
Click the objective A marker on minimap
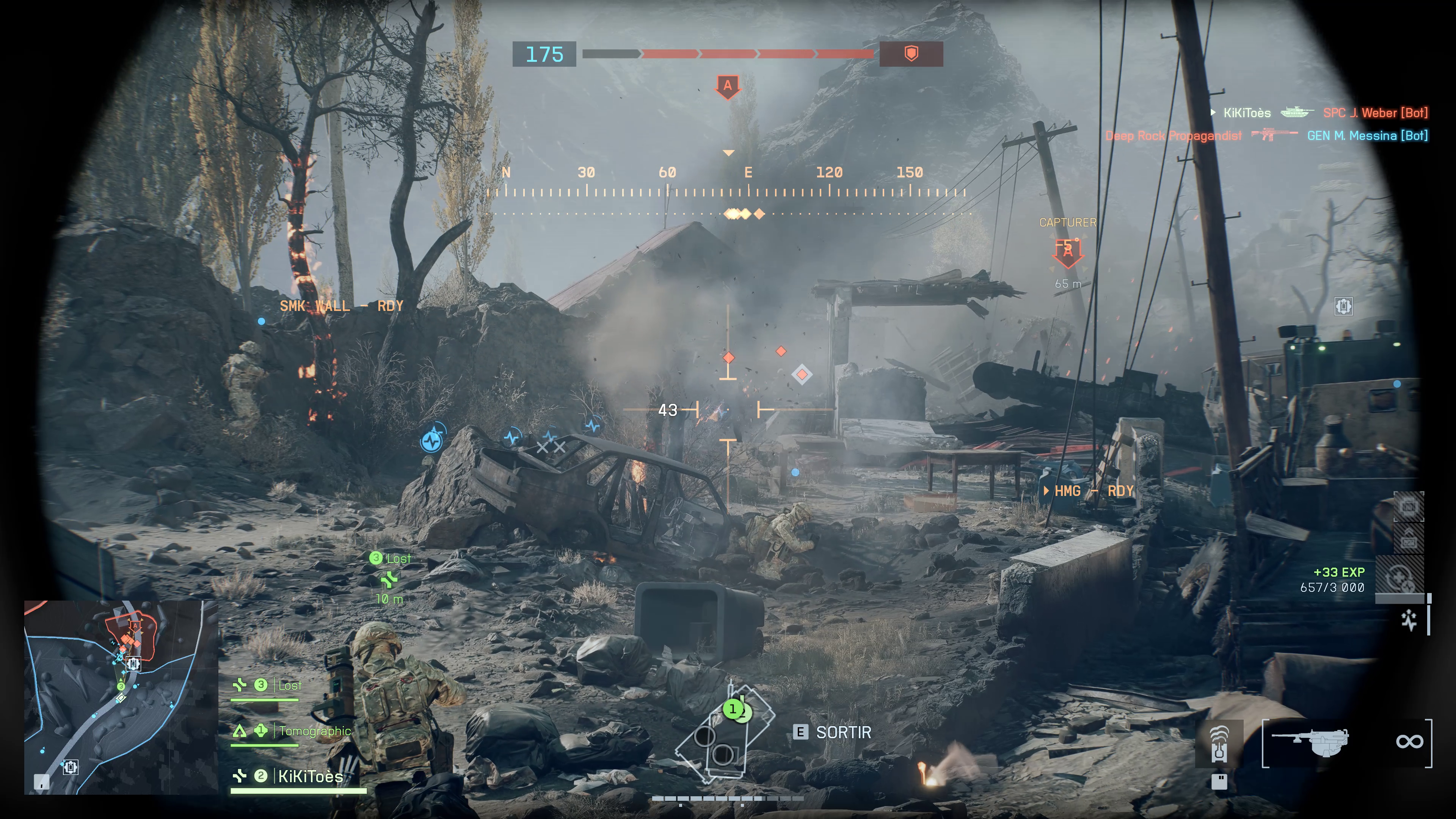click(x=135, y=626)
